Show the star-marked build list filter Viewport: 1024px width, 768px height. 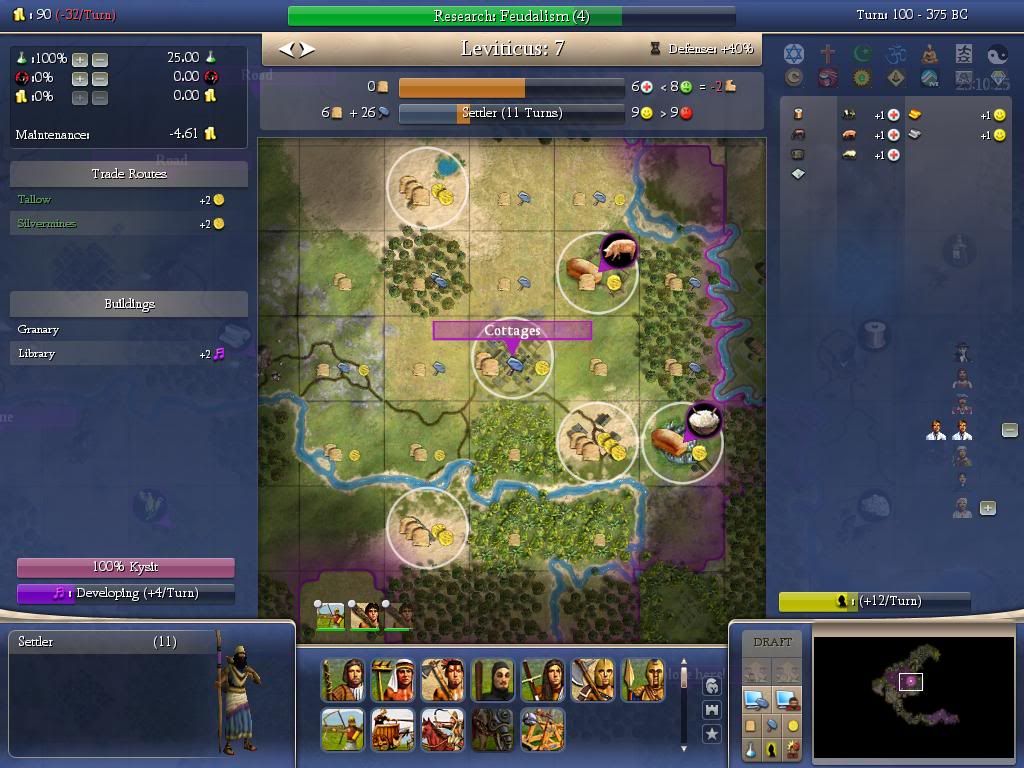coord(712,734)
